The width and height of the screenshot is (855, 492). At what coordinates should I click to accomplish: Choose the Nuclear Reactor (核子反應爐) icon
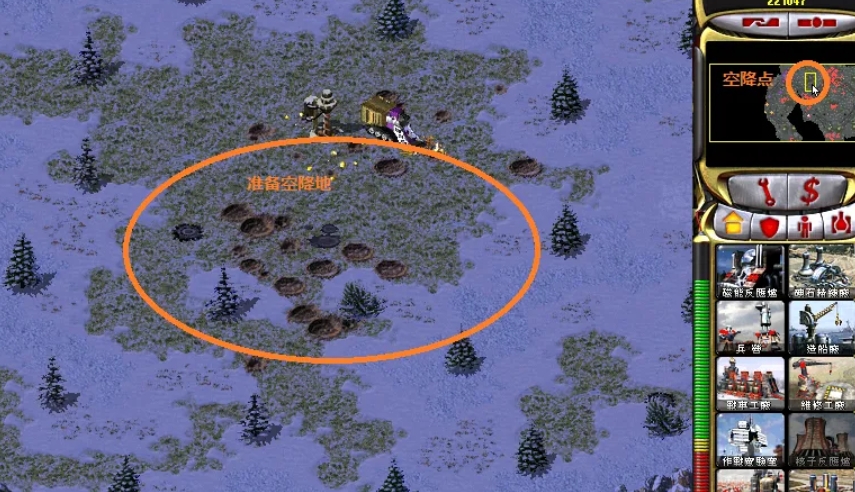pos(822,438)
